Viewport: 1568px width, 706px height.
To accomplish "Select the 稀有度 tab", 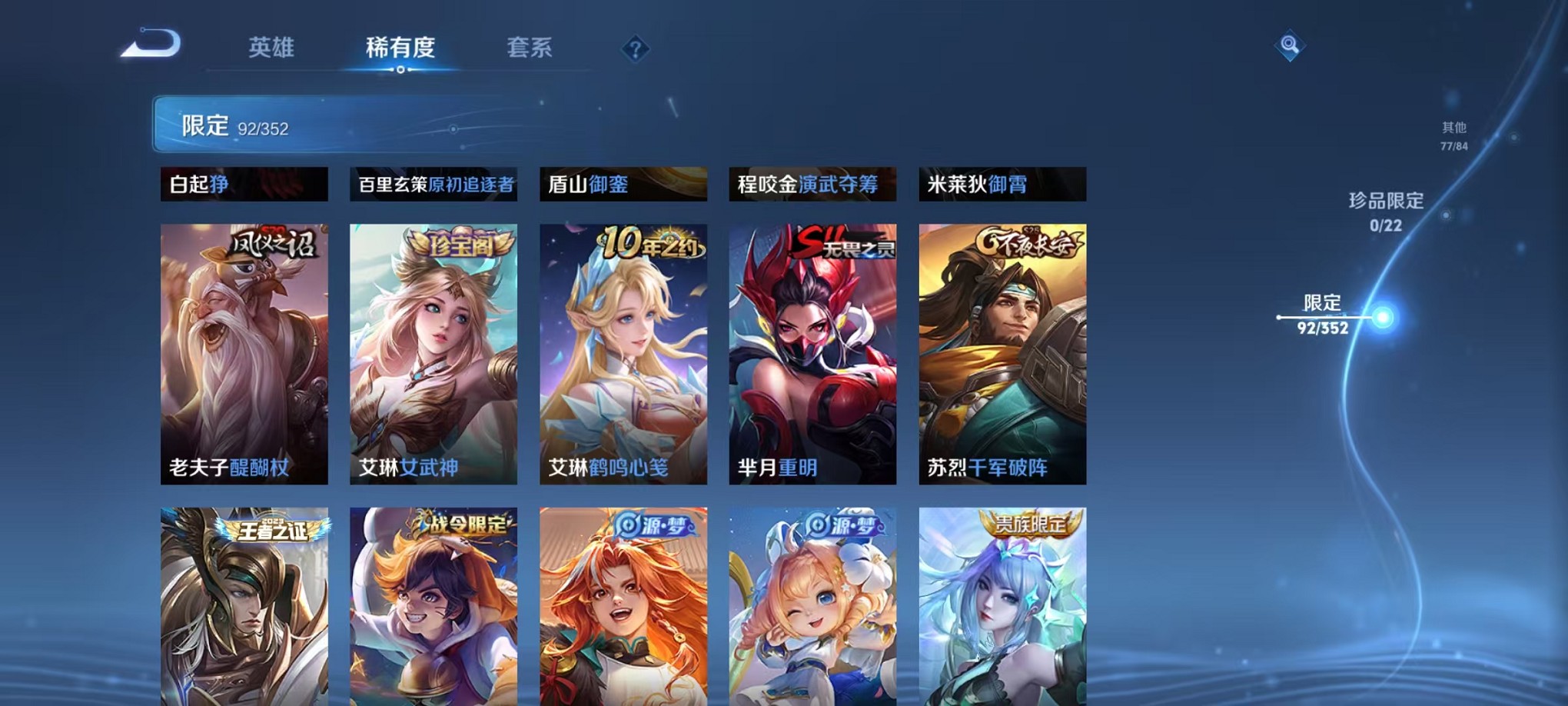I will pos(398,48).
